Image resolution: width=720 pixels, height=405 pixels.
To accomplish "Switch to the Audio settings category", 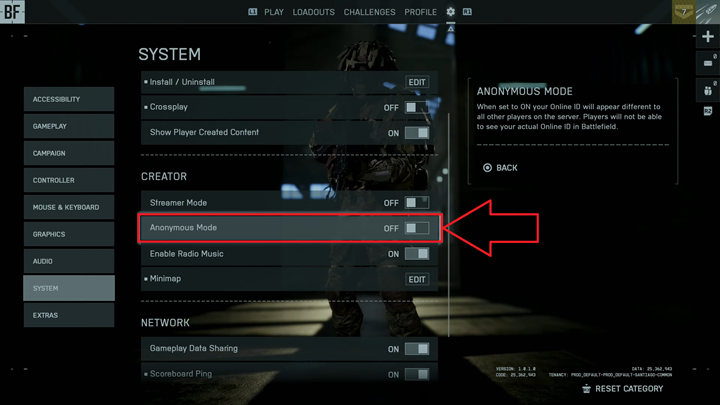I will [69, 261].
